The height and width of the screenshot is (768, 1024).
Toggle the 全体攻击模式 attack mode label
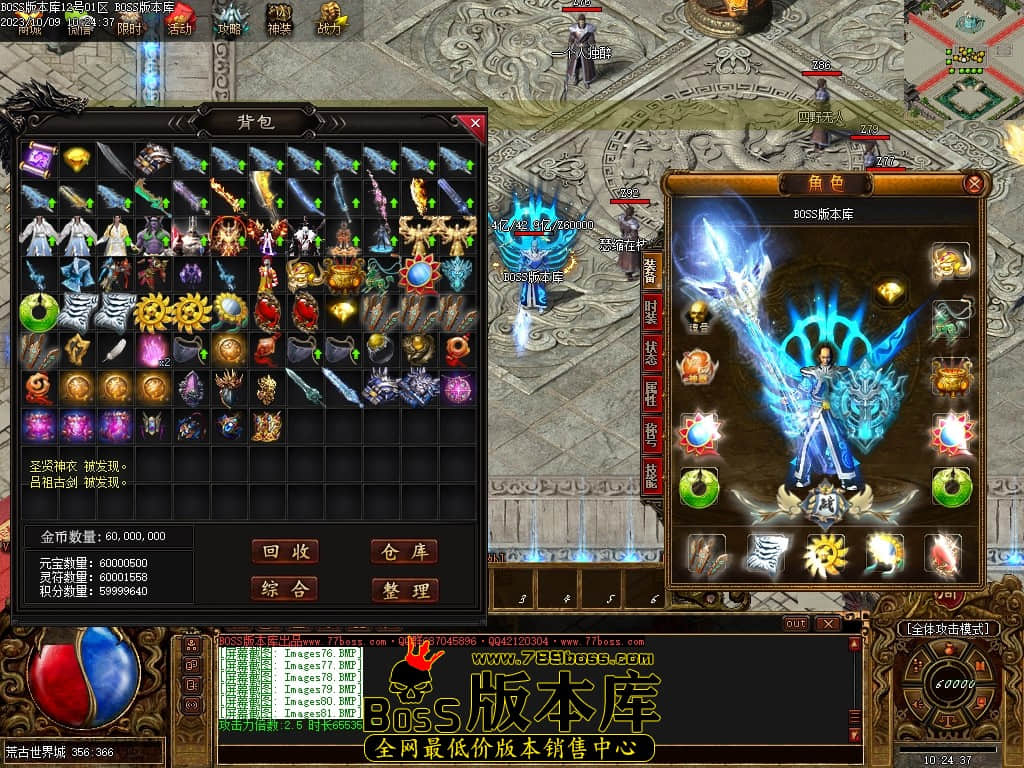948,629
